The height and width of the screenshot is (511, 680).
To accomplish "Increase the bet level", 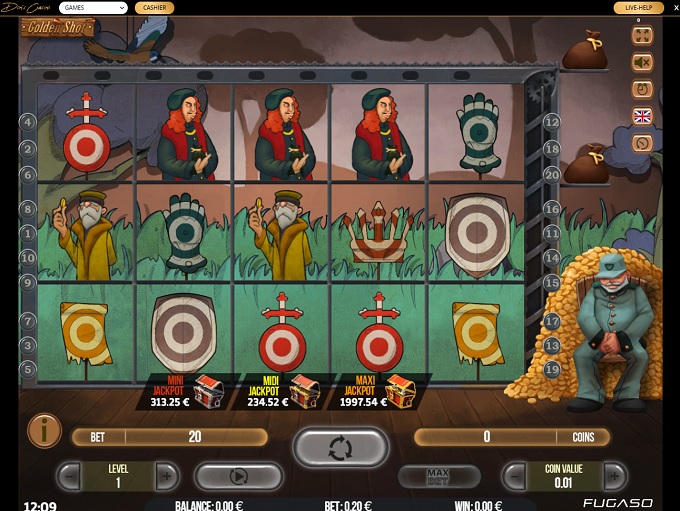I will 168,475.
